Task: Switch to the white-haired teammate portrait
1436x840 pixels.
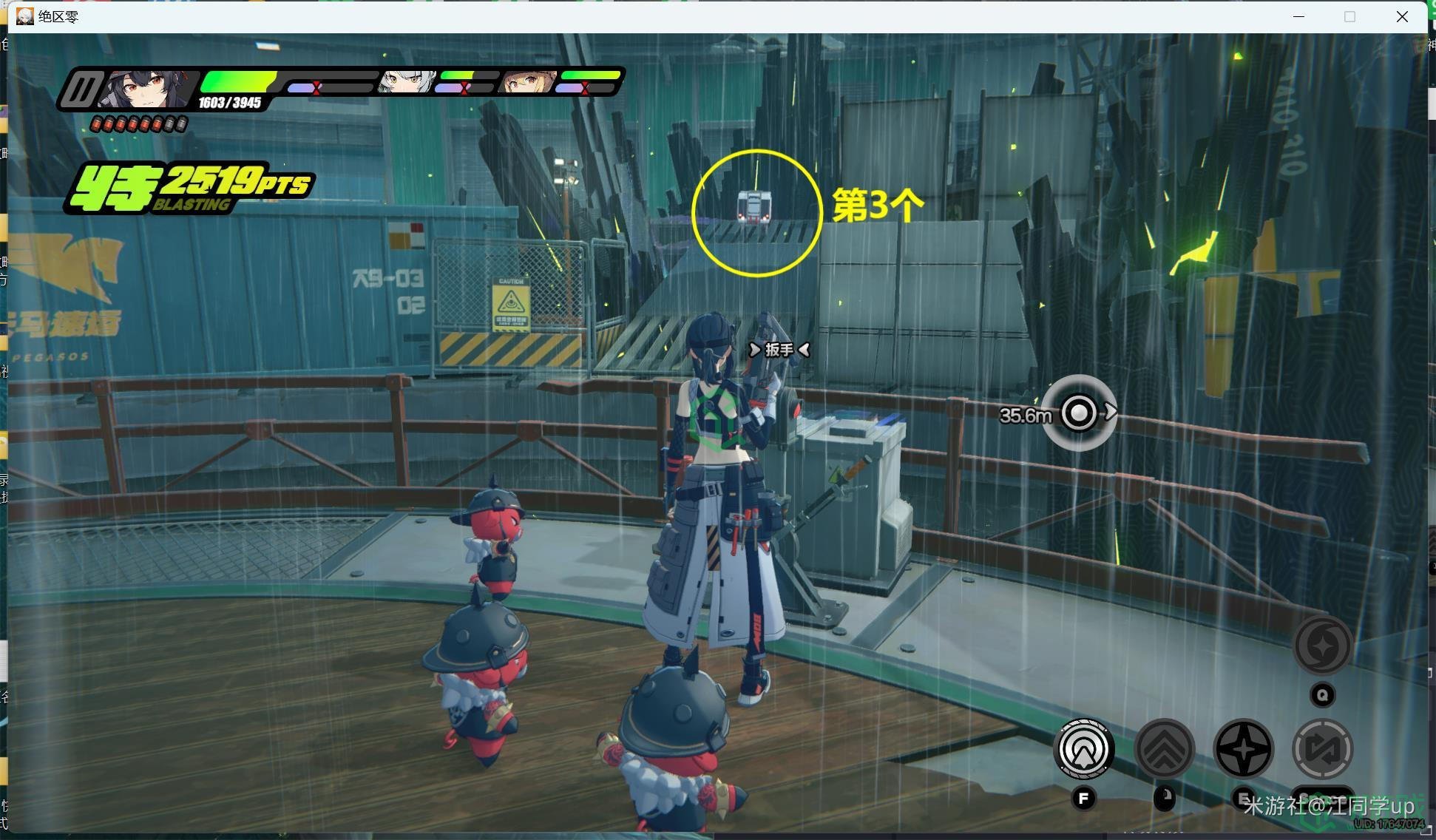Action: click(x=405, y=82)
